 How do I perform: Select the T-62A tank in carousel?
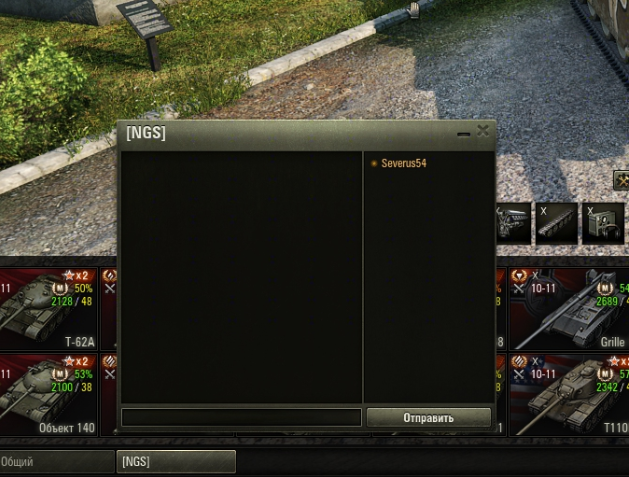50,308
